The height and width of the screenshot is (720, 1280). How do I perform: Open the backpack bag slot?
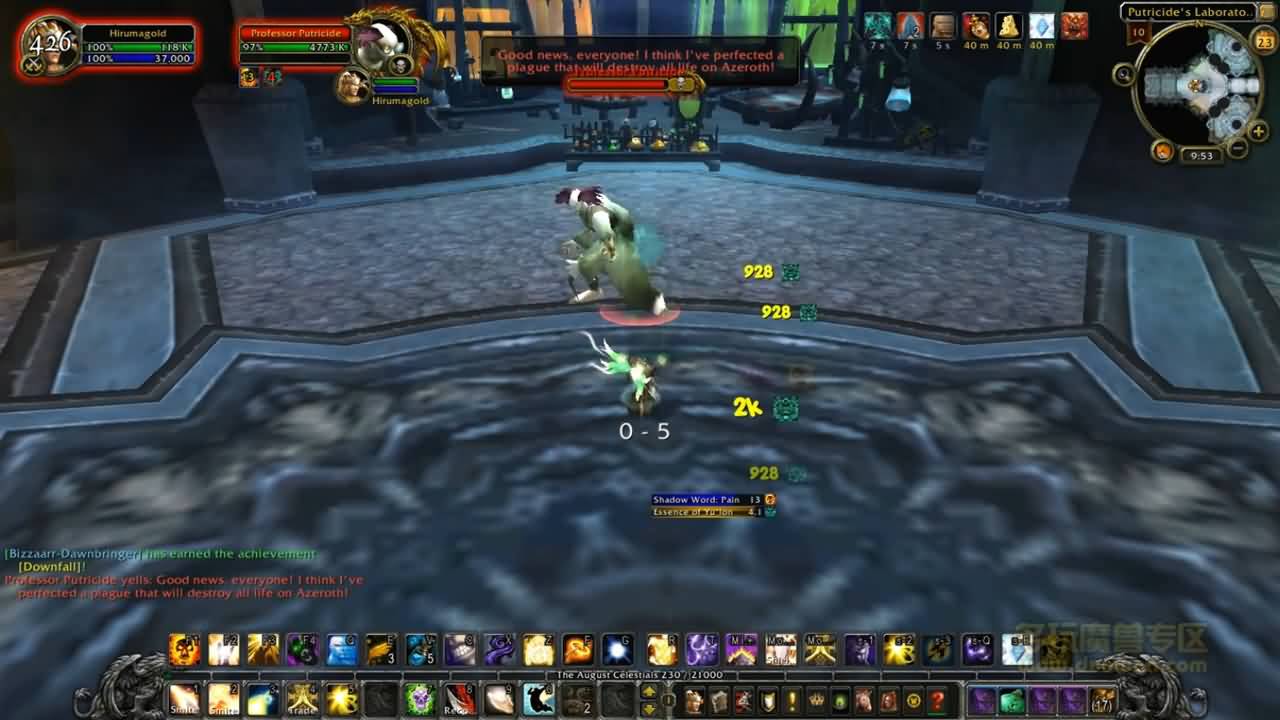(x=1104, y=700)
